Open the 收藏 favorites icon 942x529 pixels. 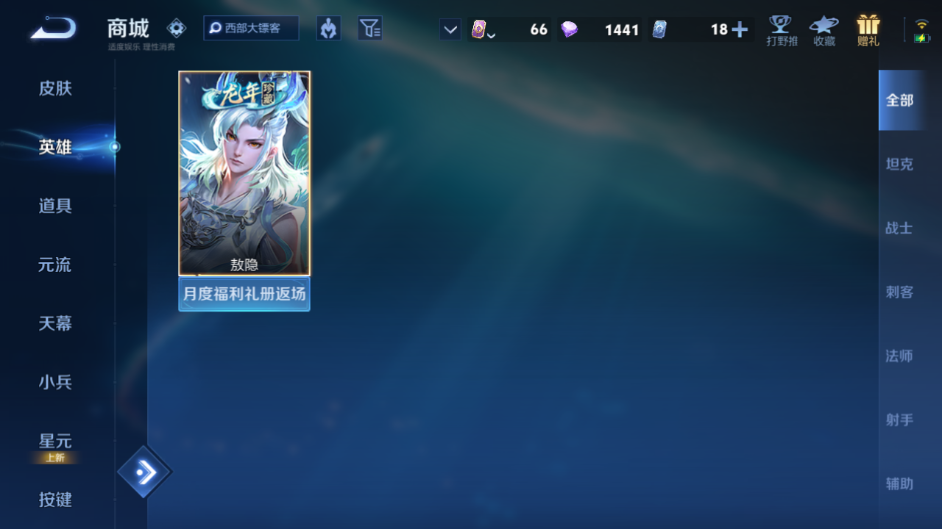click(824, 30)
